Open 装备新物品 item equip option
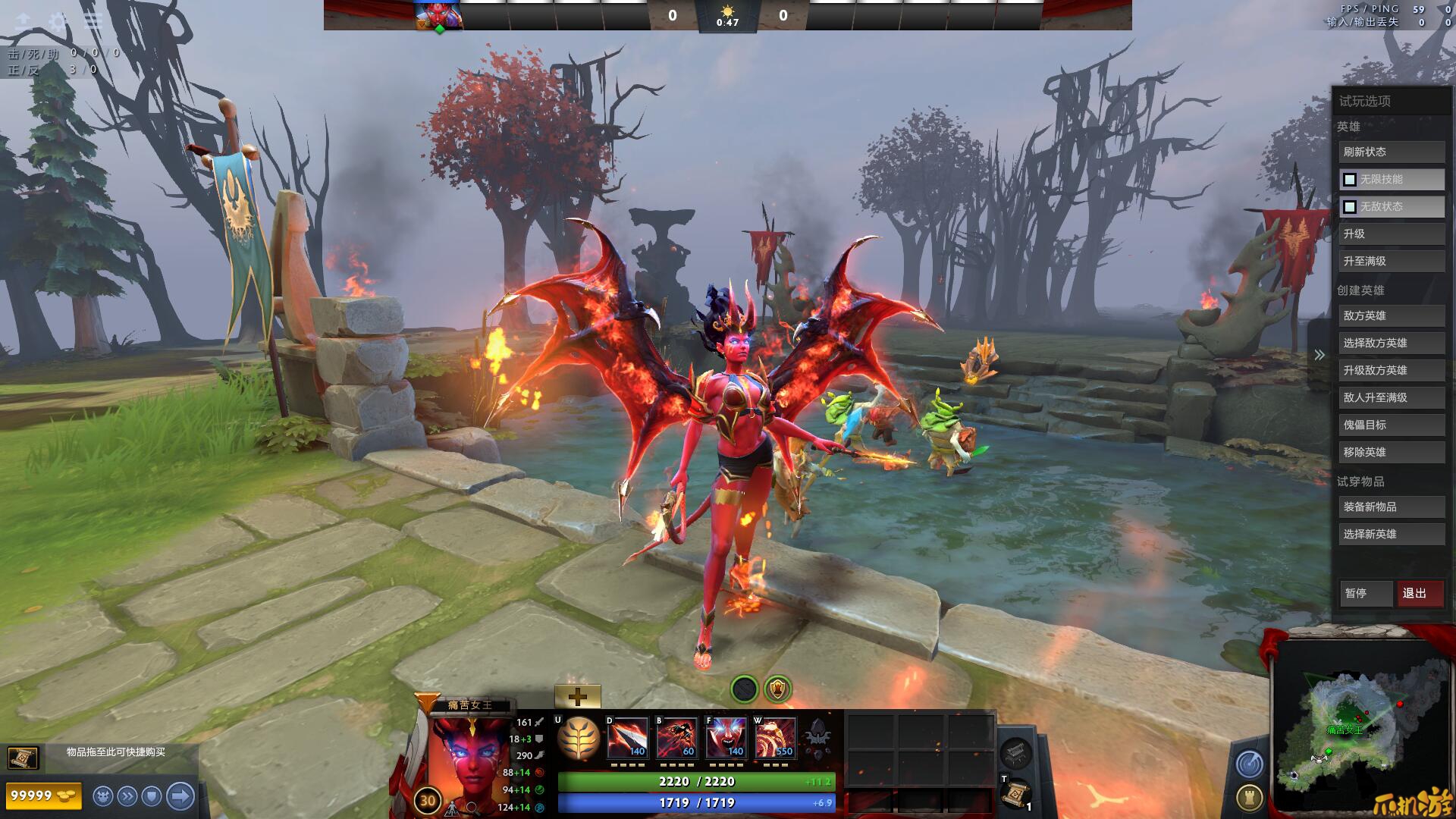Screen dimensions: 1456x819 pyautogui.click(x=1391, y=507)
